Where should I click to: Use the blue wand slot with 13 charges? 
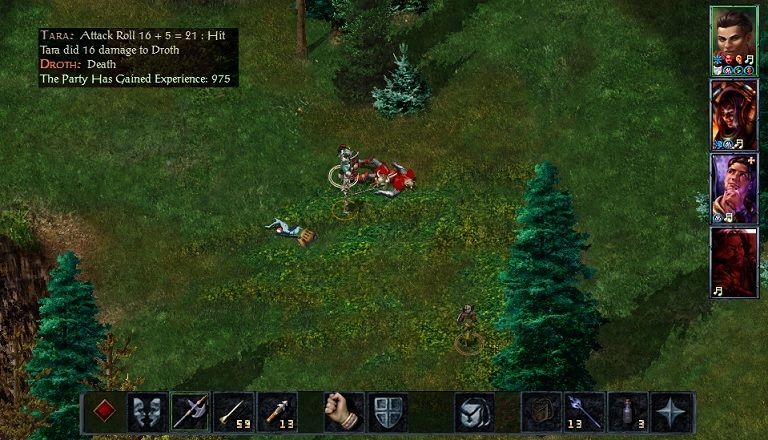coord(584,412)
